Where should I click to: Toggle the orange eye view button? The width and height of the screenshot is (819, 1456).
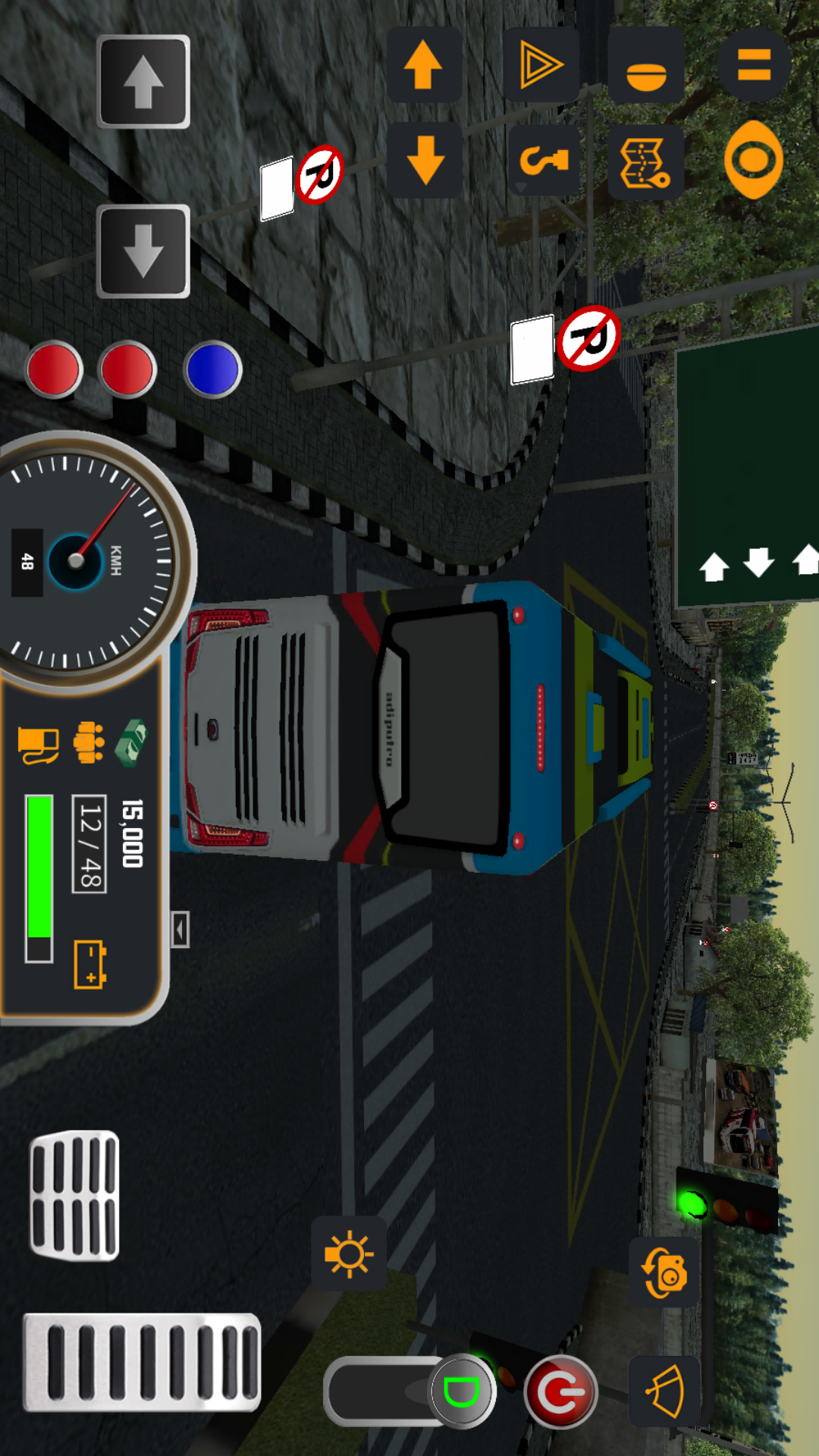pyautogui.click(x=753, y=159)
